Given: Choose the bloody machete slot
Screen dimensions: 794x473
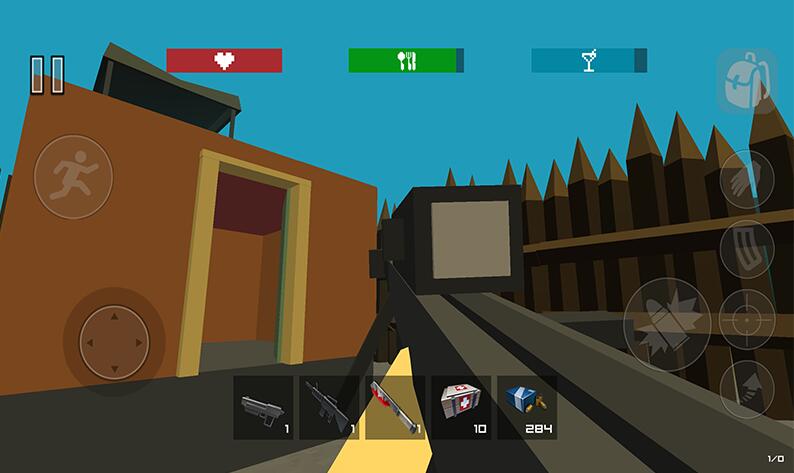Looking at the screenshot, I should click(395, 407).
